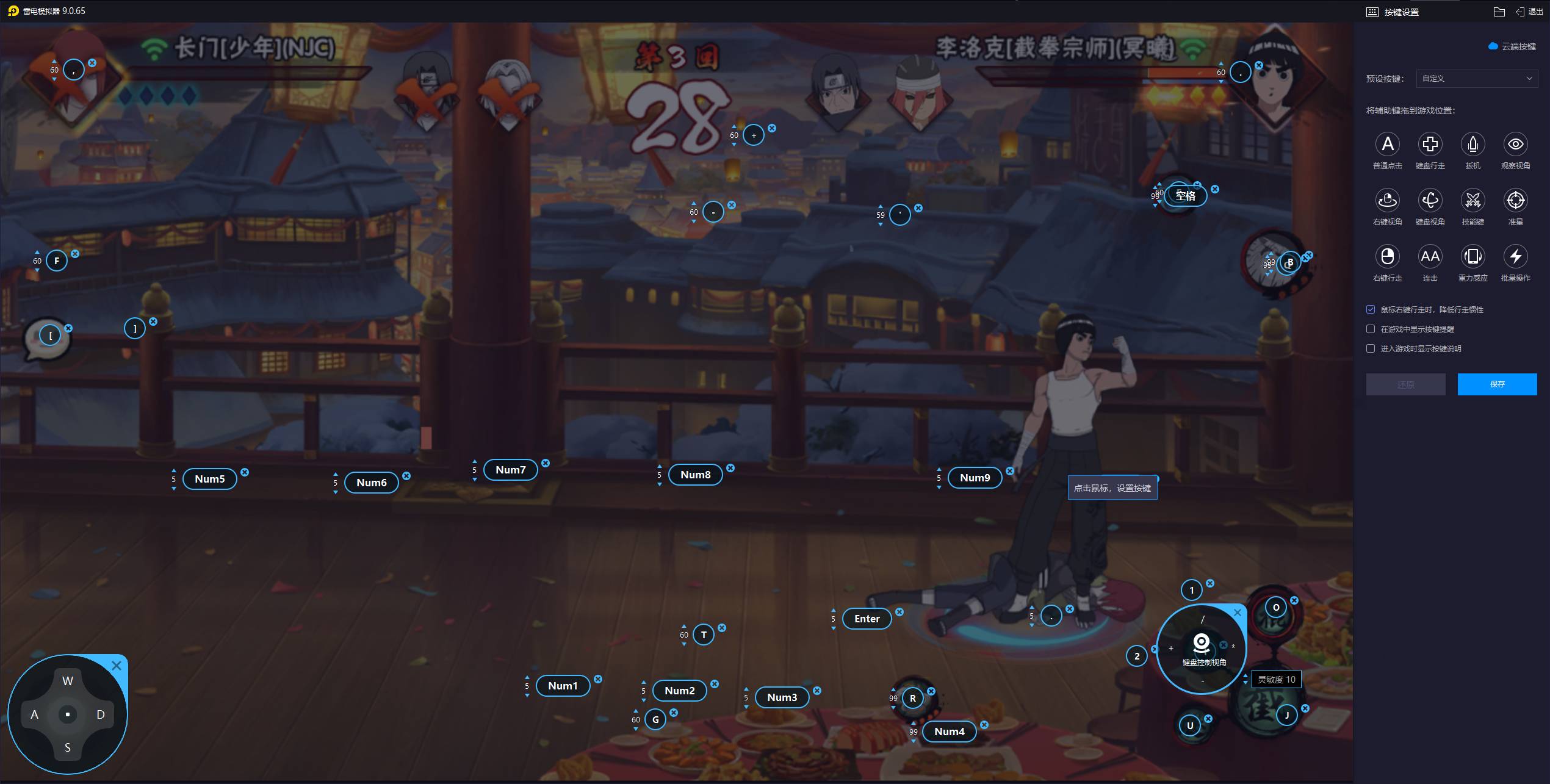The height and width of the screenshot is (784, 1550).
Task: Remove the WASD movement pad
Action: [x=117, y=666]
